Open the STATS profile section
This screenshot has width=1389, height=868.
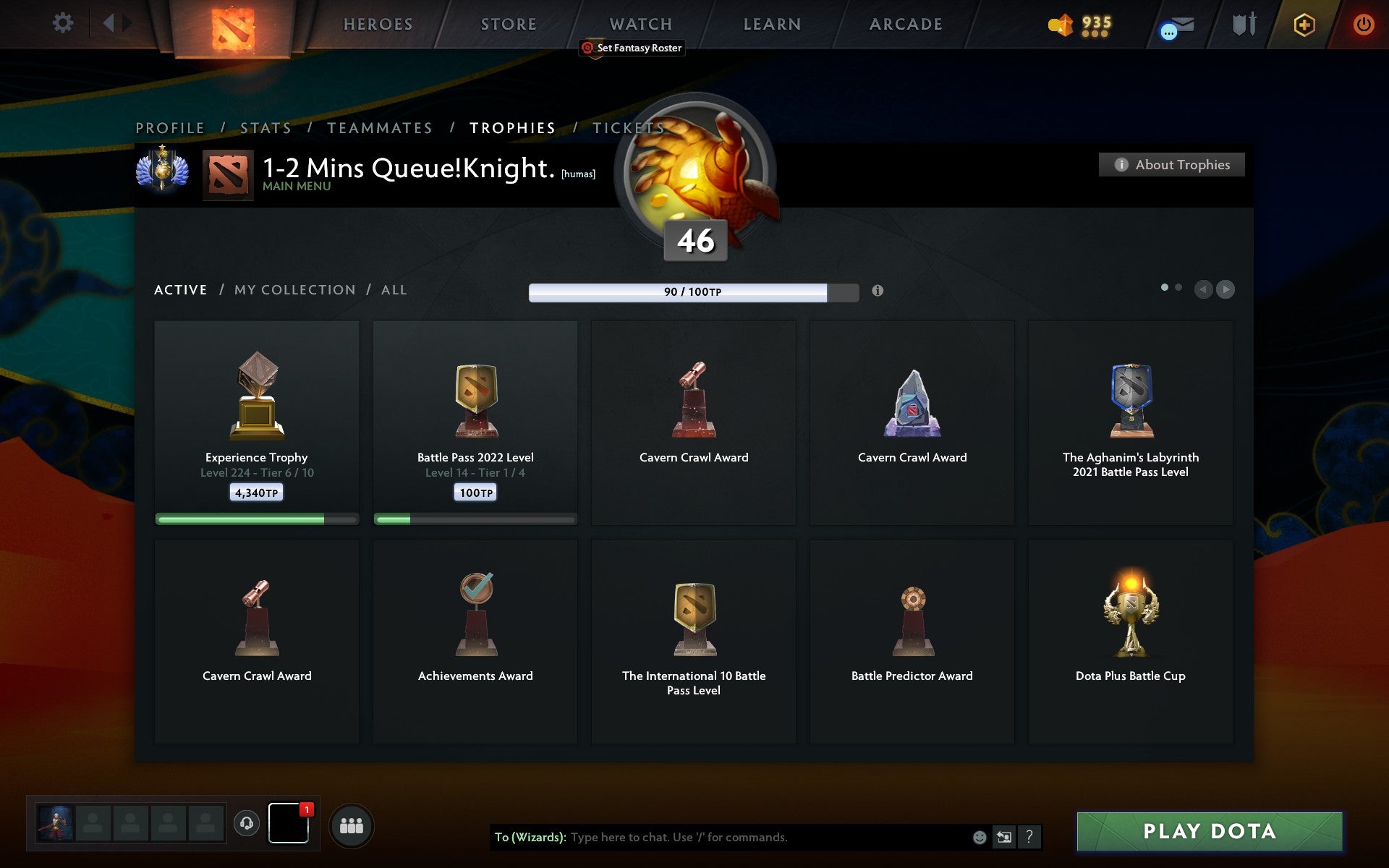tap(266, 127)
